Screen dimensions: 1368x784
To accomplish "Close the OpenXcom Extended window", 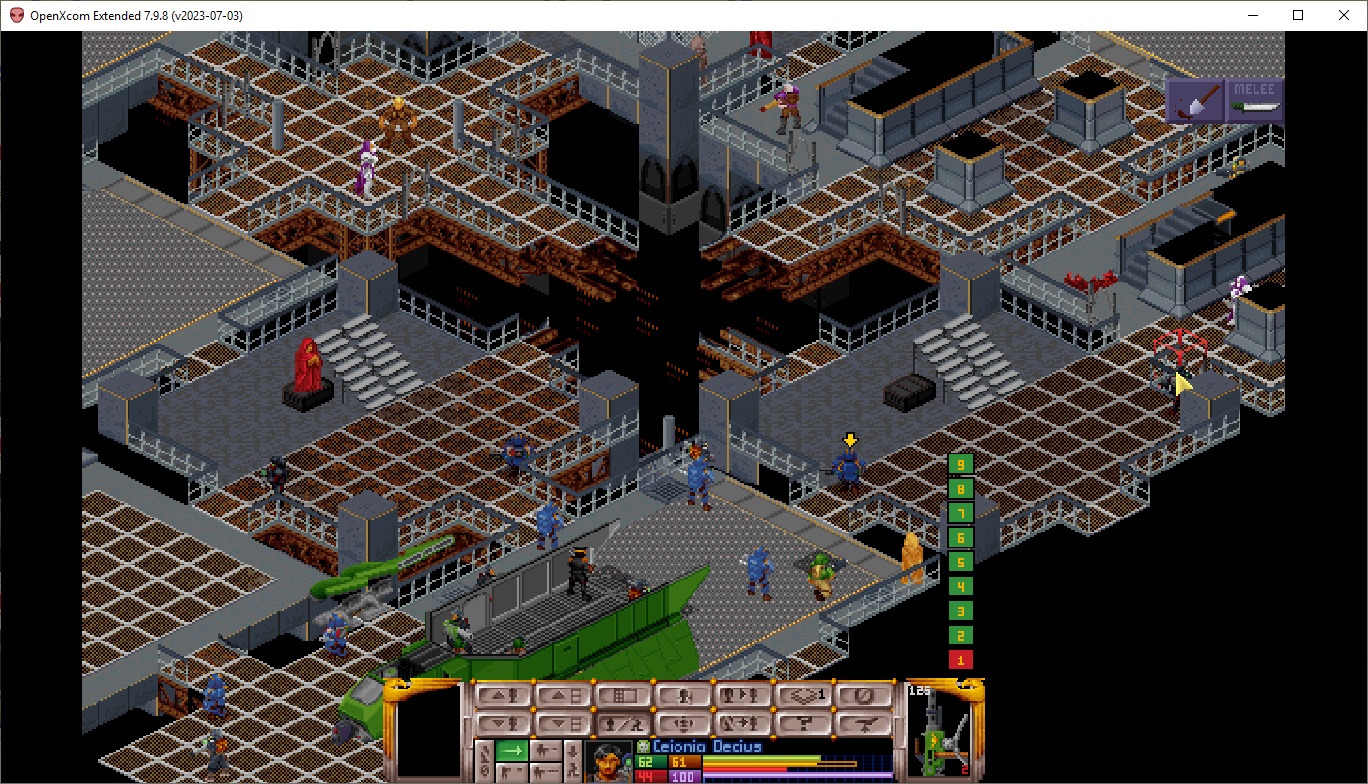I will [1344, 15].
